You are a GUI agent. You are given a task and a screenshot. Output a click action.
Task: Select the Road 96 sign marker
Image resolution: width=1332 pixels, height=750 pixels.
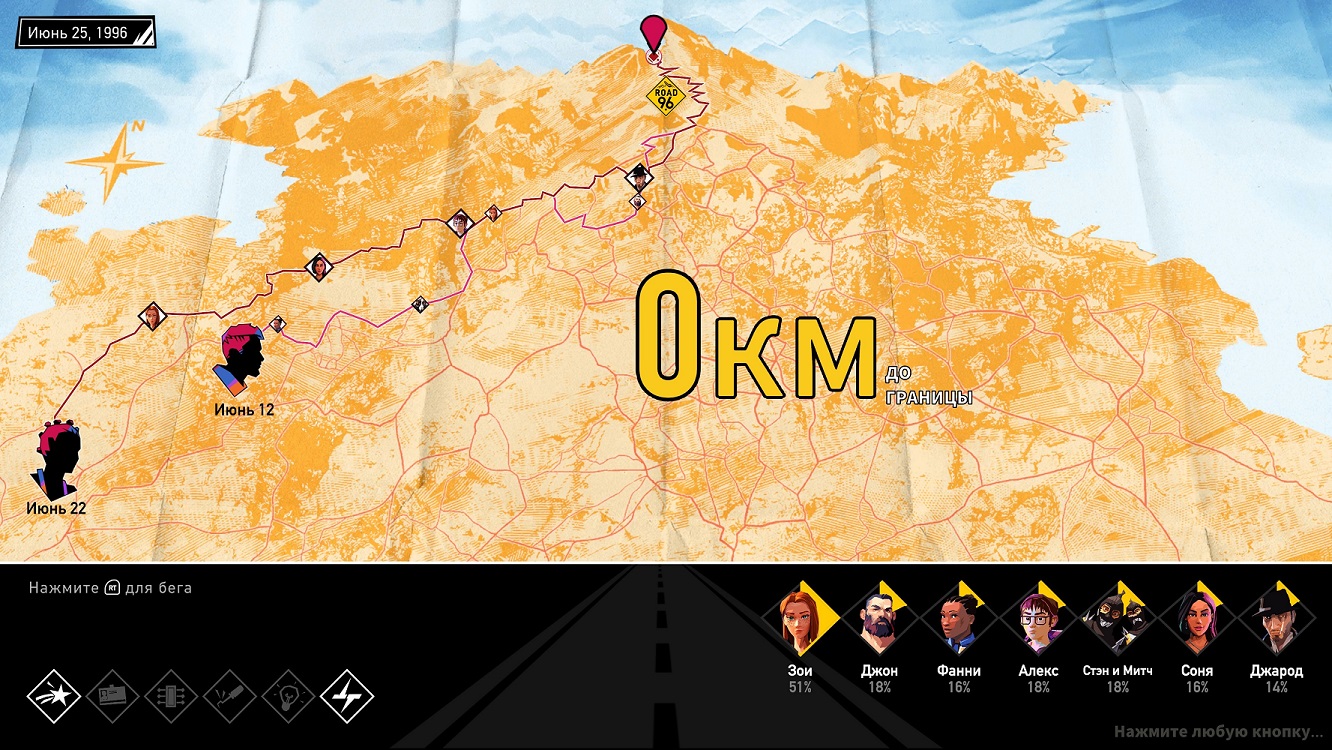coord(664,97)
